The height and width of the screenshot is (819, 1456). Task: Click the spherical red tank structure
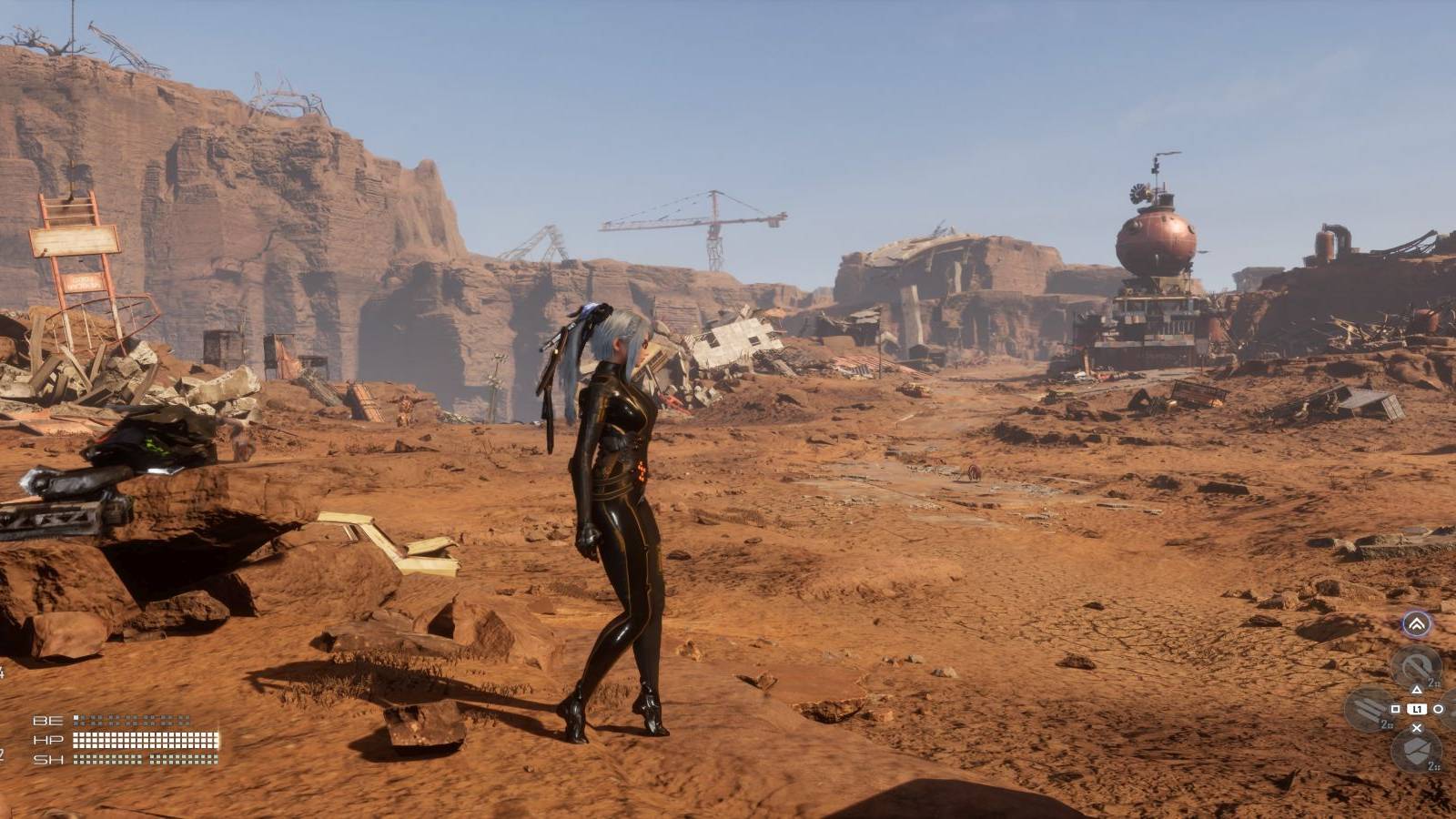1158,241
